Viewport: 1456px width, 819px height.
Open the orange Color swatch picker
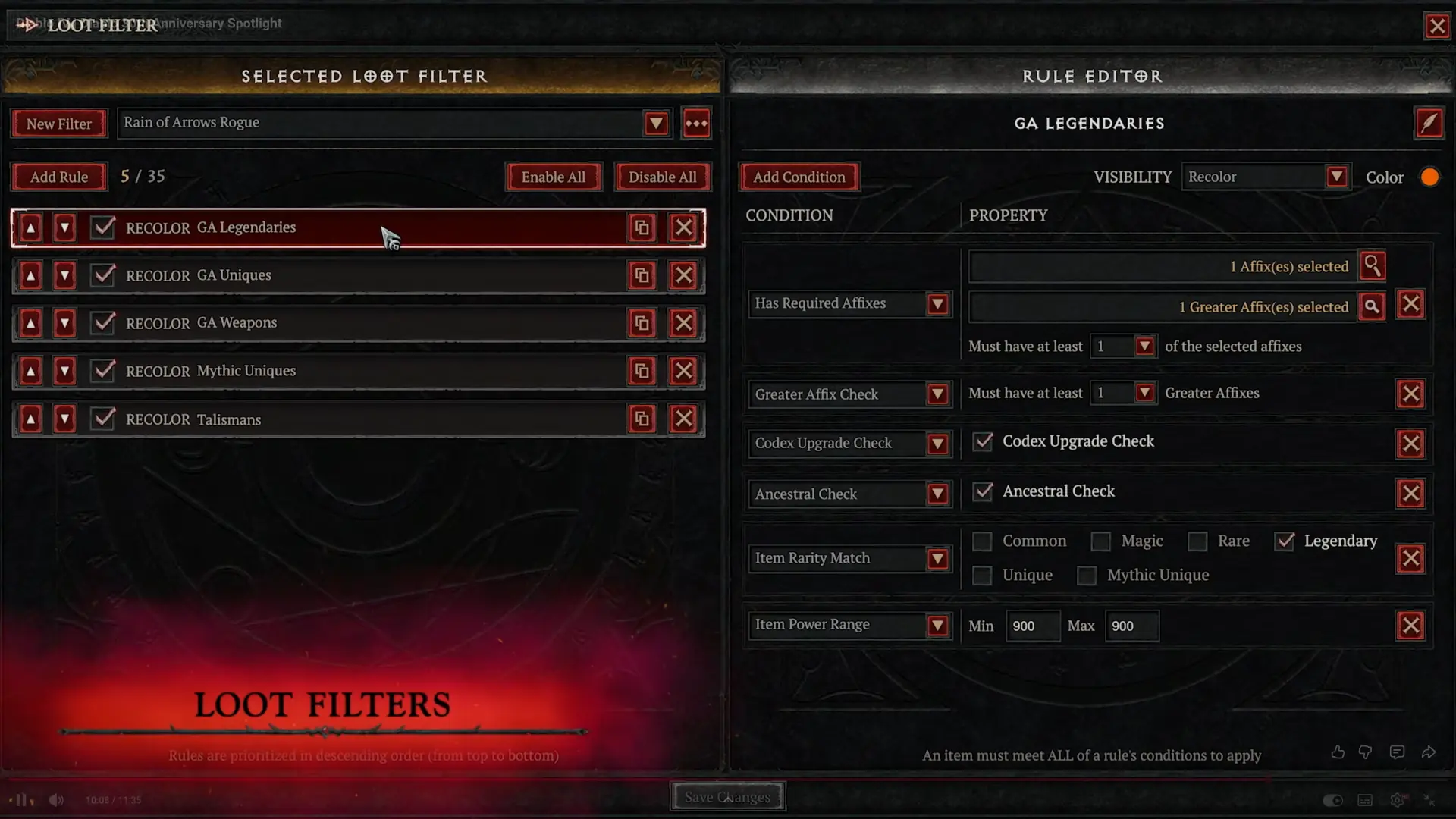(x=1429, y=177)
